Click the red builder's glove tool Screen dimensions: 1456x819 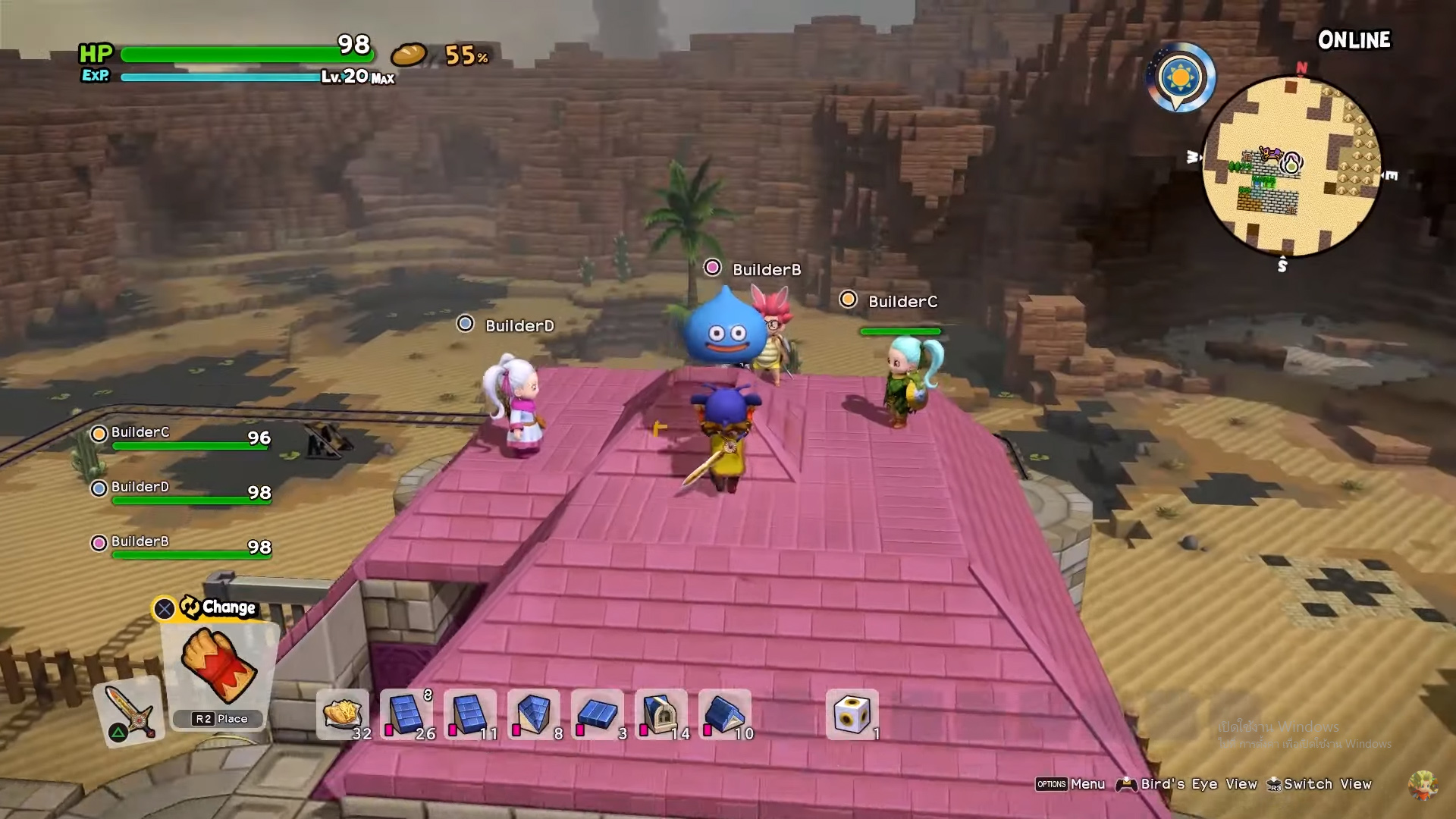tap(220, 666)
